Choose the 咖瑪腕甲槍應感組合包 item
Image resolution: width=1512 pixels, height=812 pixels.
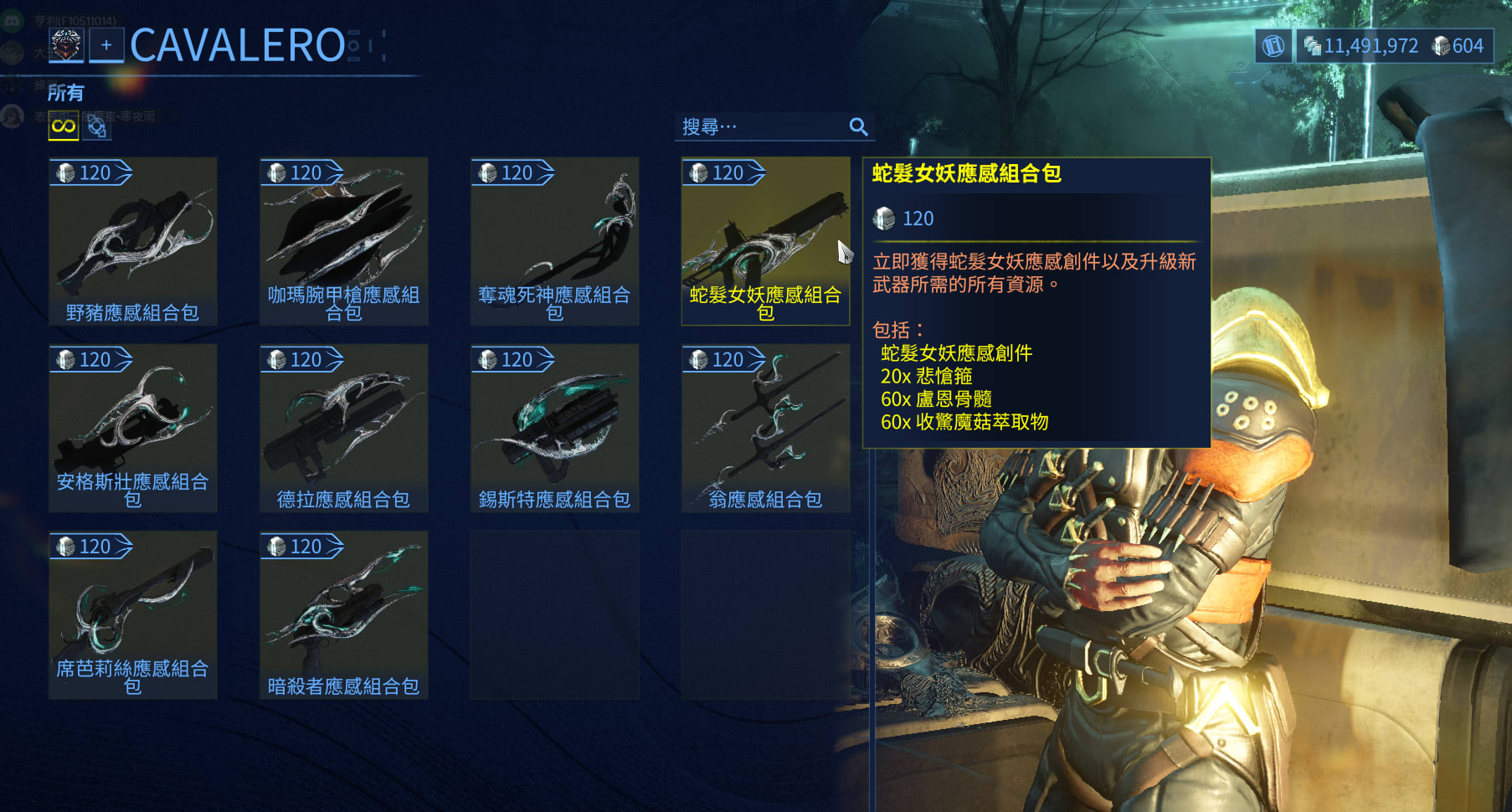(x=344, y=241)
